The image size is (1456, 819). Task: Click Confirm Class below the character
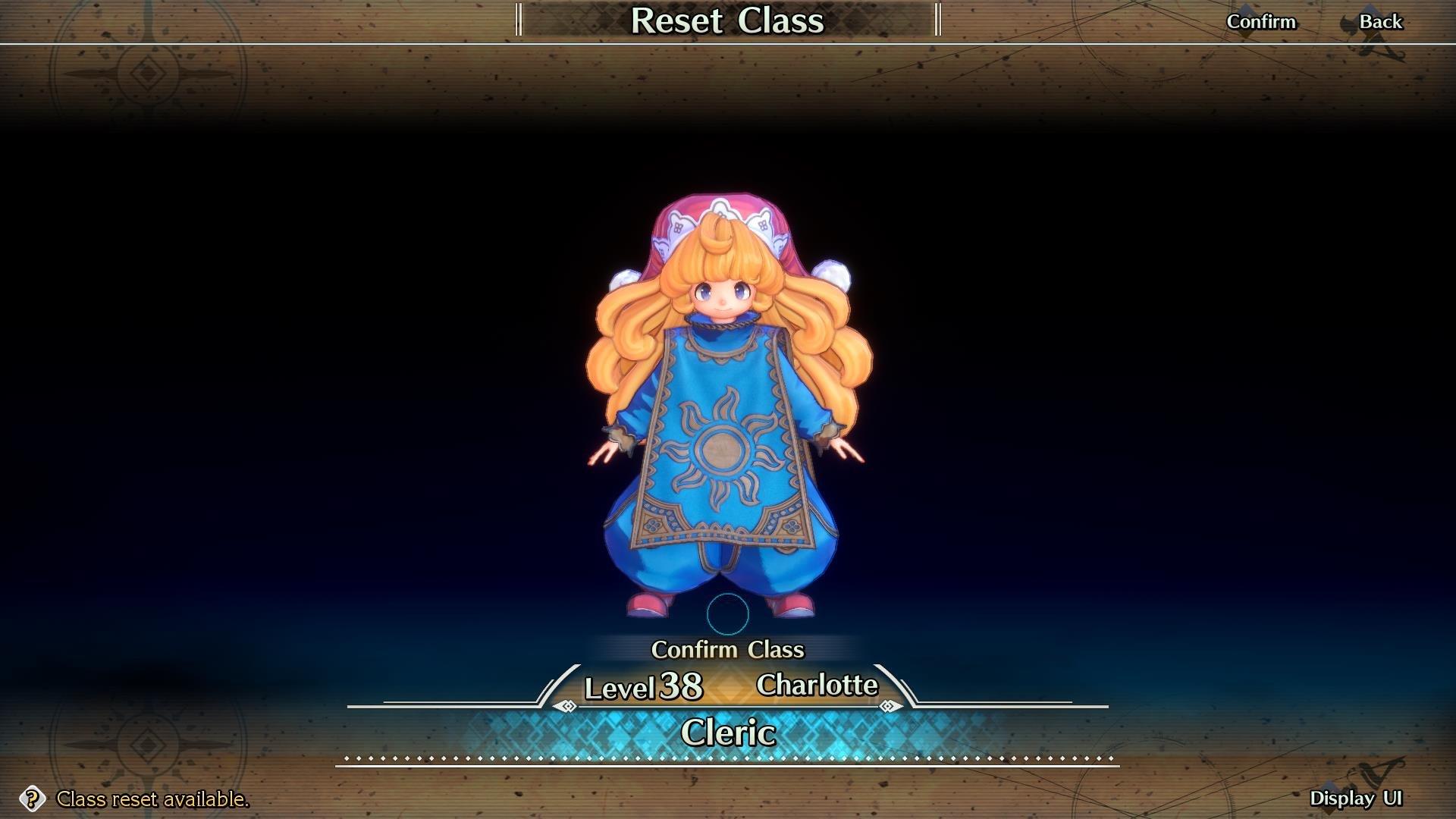728,650
